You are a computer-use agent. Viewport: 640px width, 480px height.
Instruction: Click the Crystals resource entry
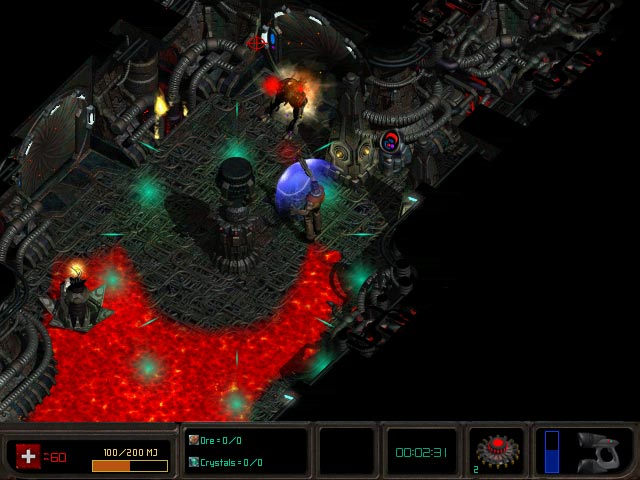pyautogui.click(x=225, y=462)
